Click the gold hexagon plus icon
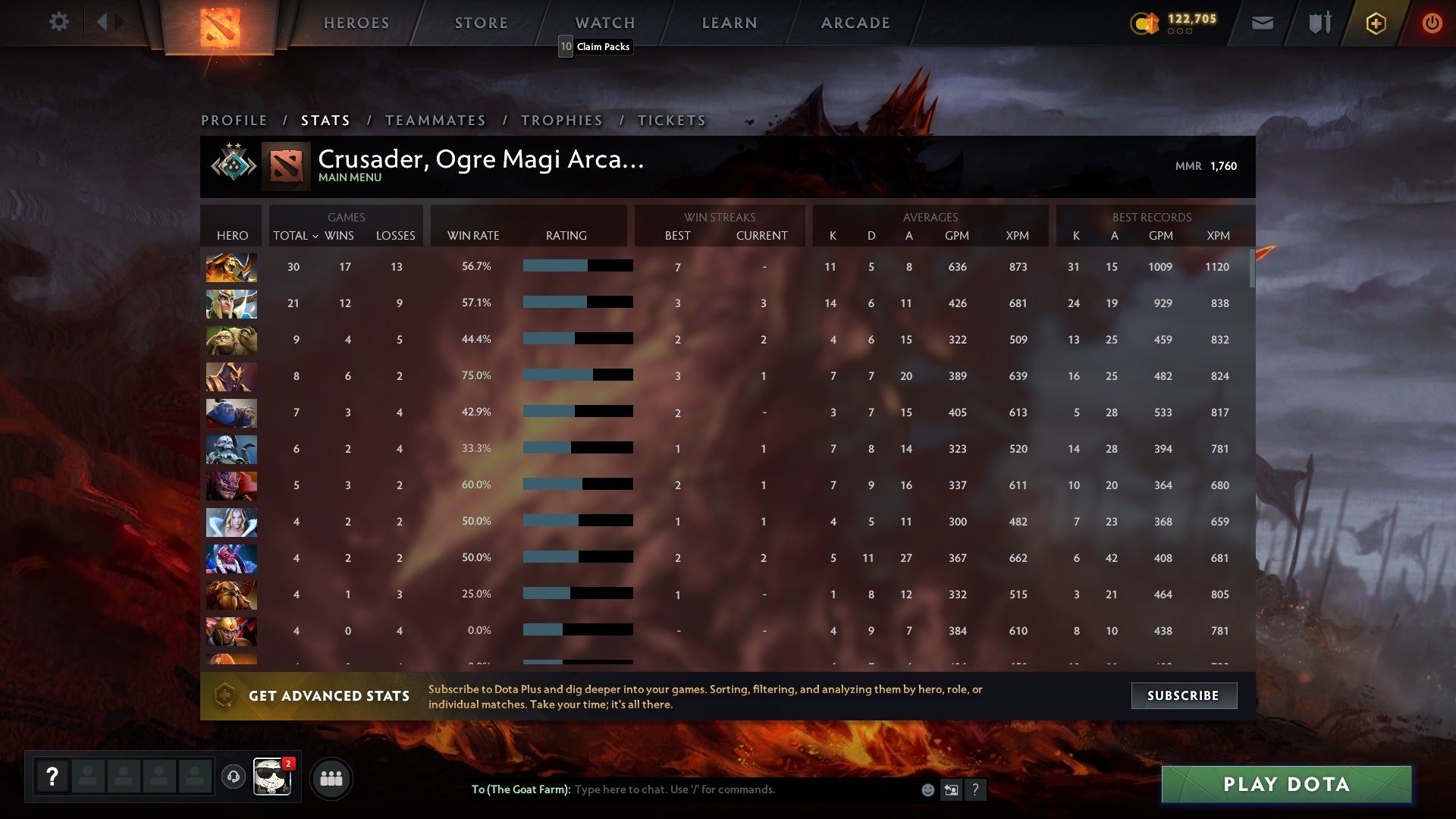The height and width of the screenshot is (819, 1456). 1376,23
